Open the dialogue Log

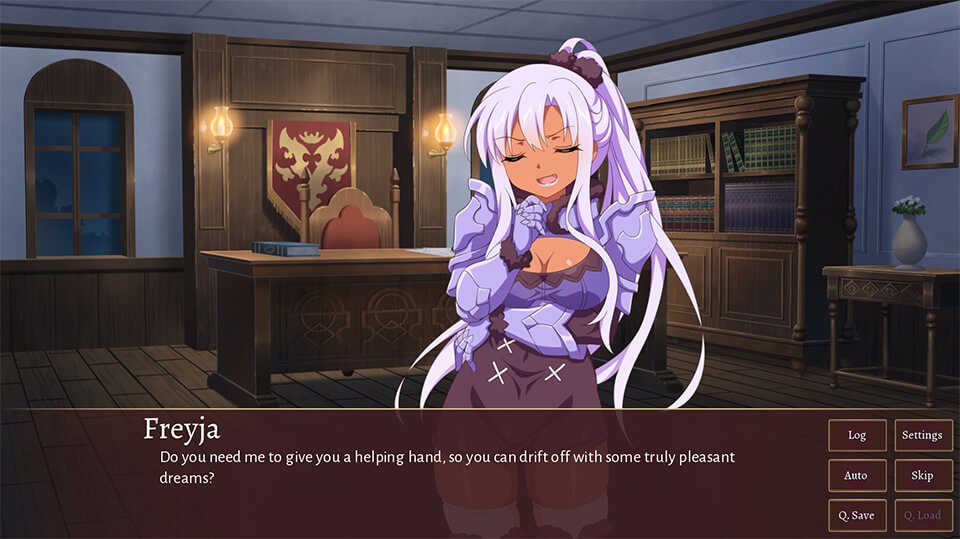coord(857,435)
